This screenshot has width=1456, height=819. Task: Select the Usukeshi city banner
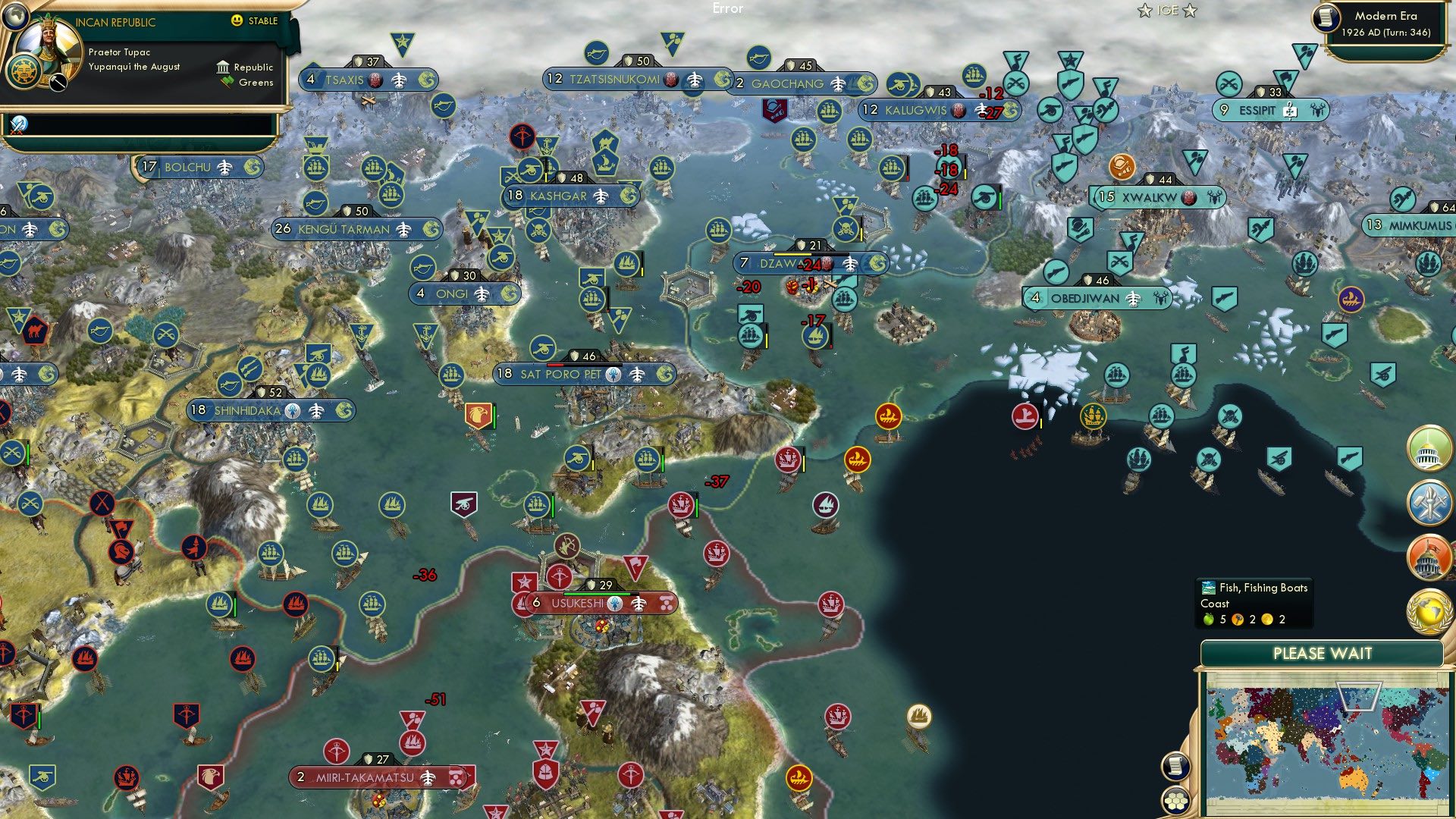pos(578,604)
